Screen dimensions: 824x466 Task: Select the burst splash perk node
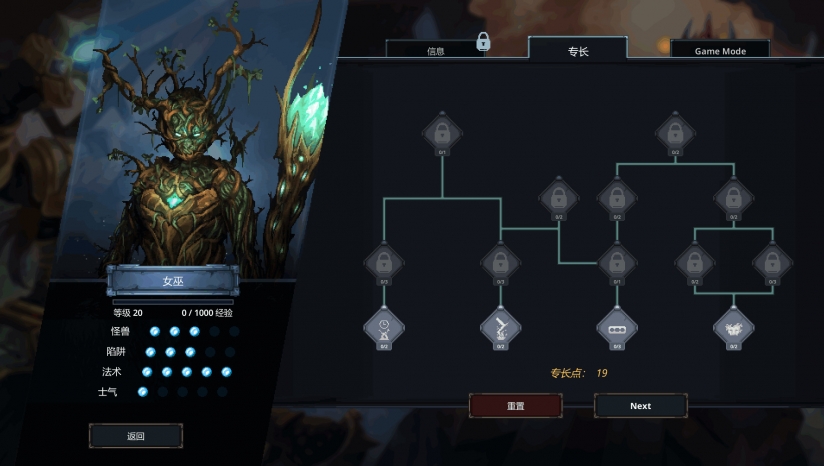(733, 326)
